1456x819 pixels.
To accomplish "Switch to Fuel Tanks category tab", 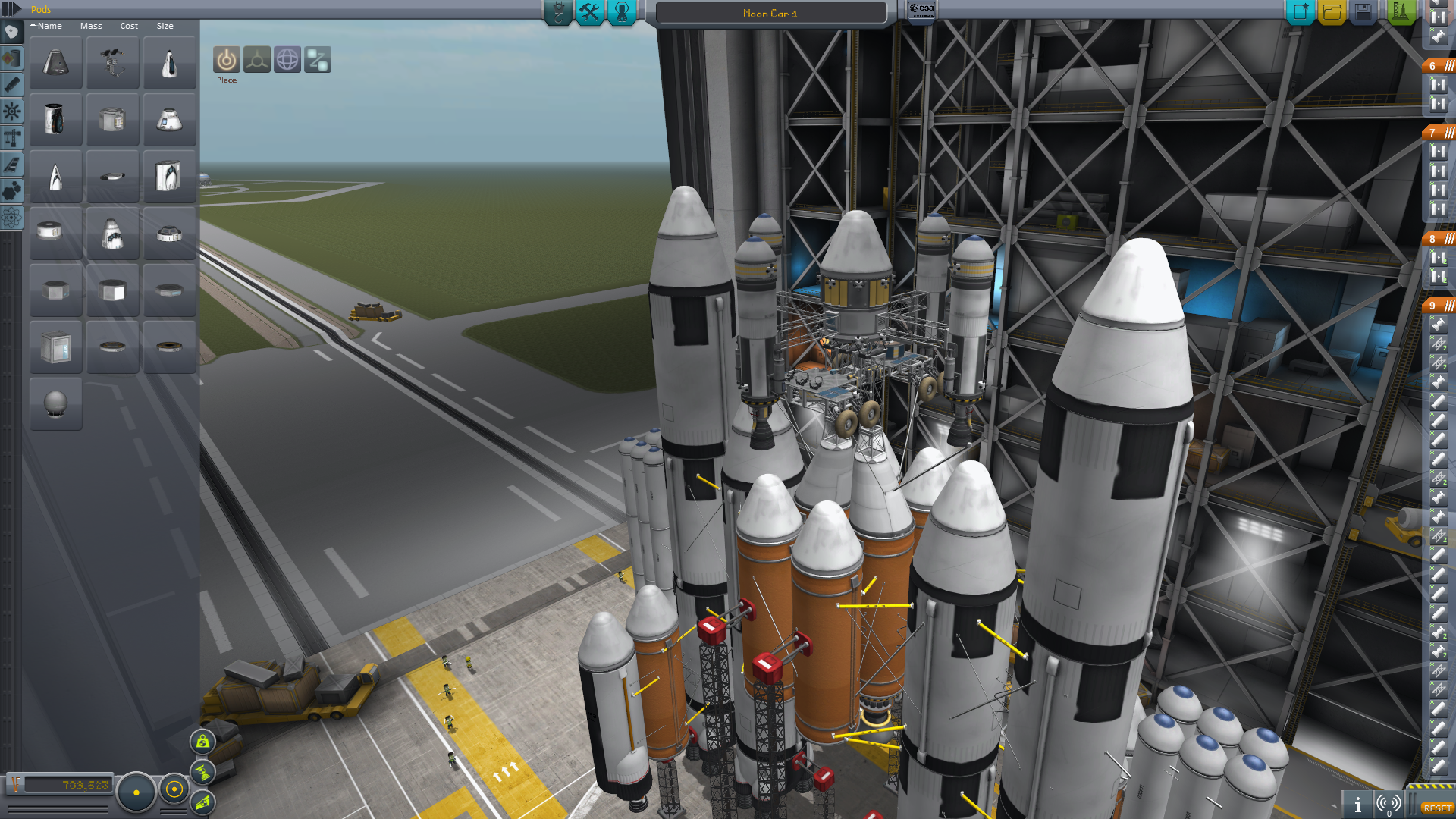I will tap(11, 58).
